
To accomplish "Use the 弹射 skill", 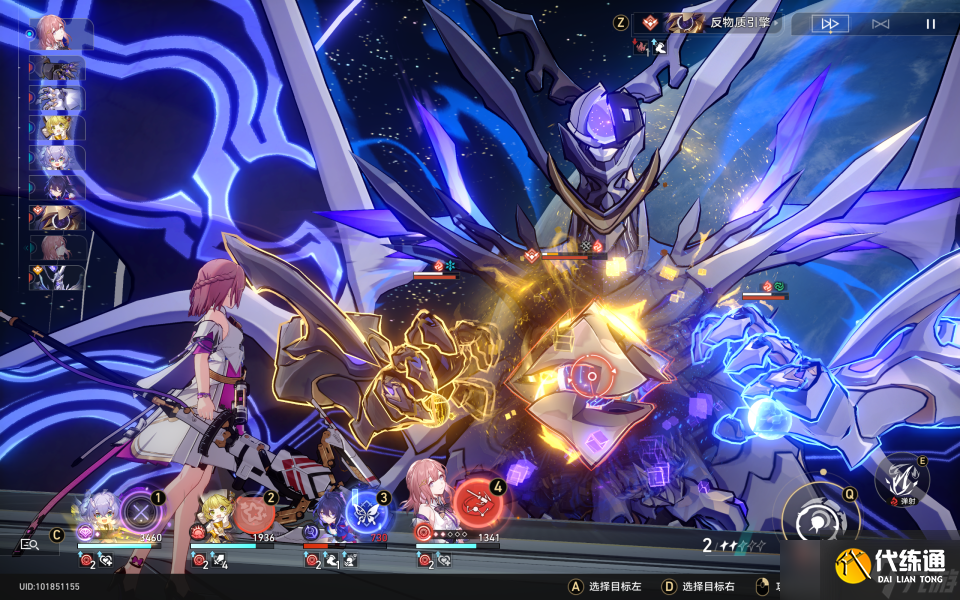I will tap(901, 476).
